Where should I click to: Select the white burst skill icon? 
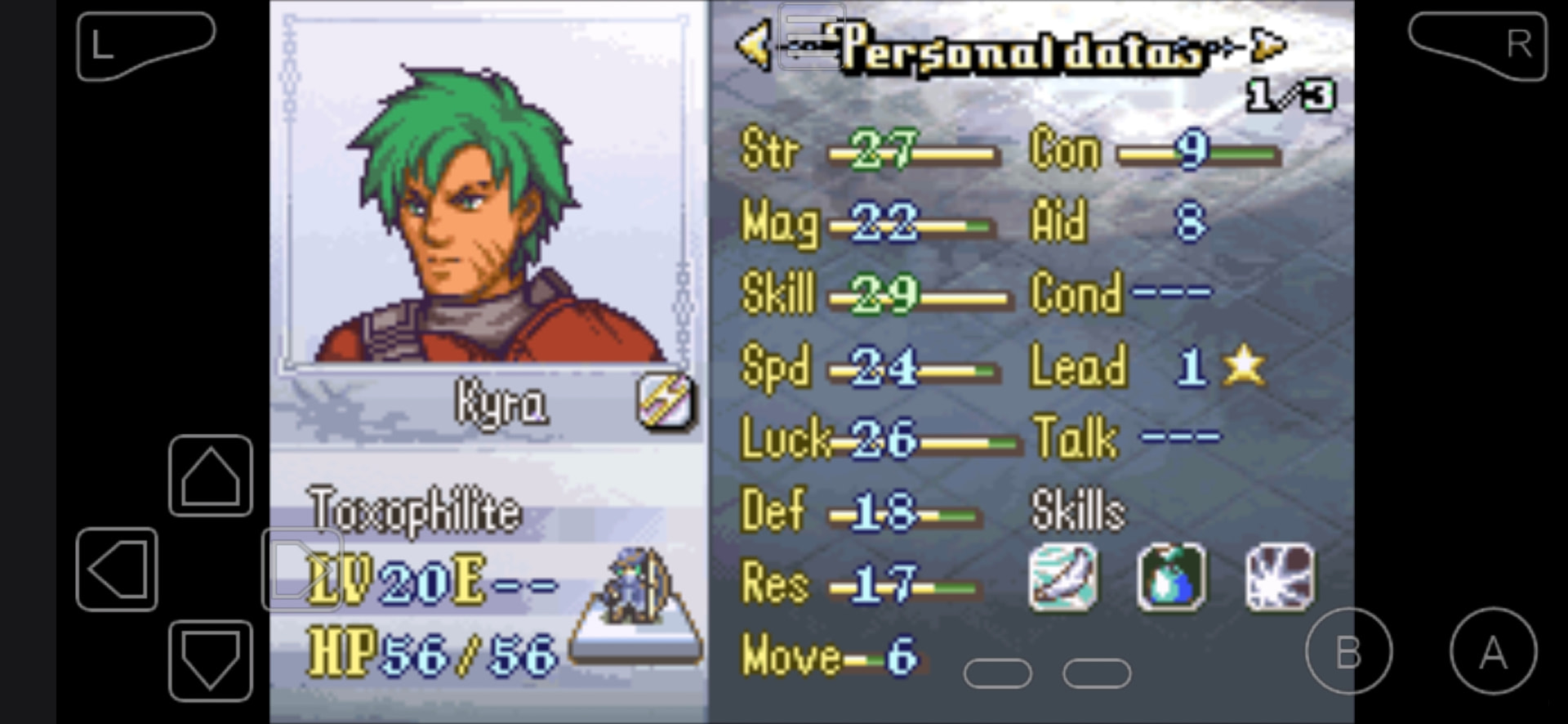(x=1280, y=579)
